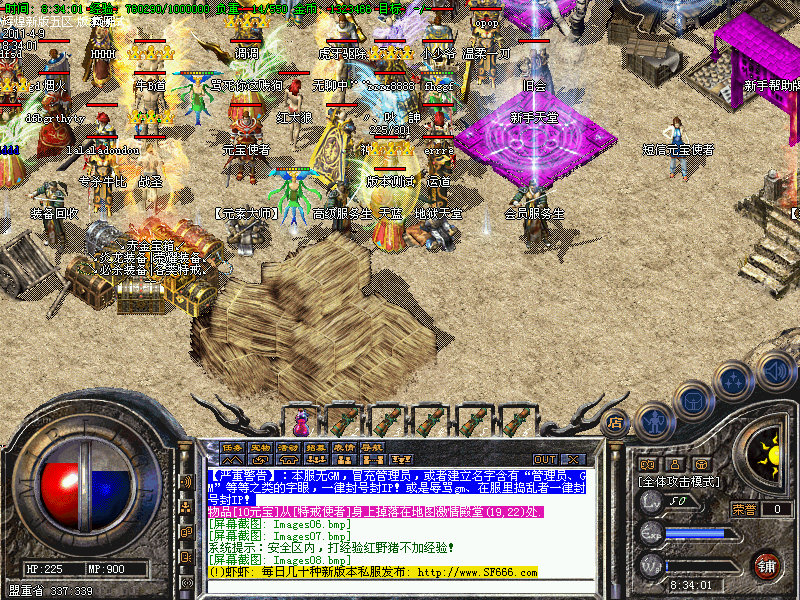Change the 全体攻击模式 attack mode

click(x=680, y=482)
